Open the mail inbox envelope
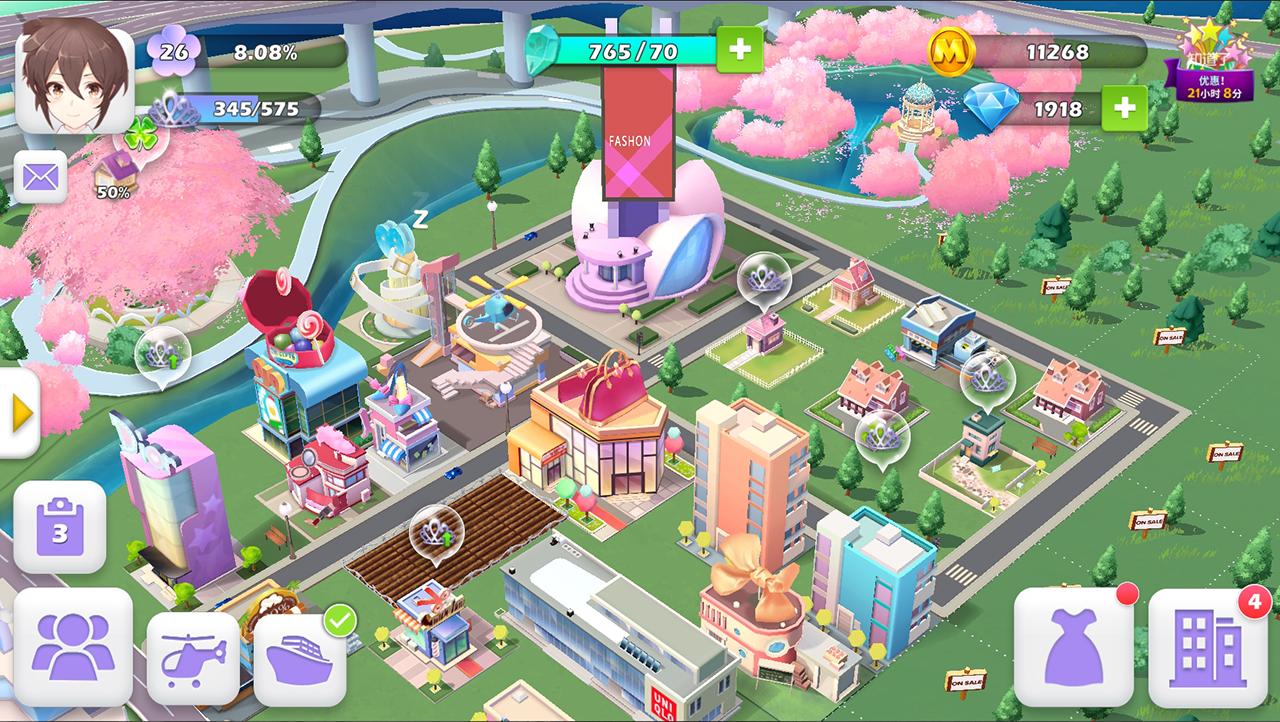 click(38, 176)
